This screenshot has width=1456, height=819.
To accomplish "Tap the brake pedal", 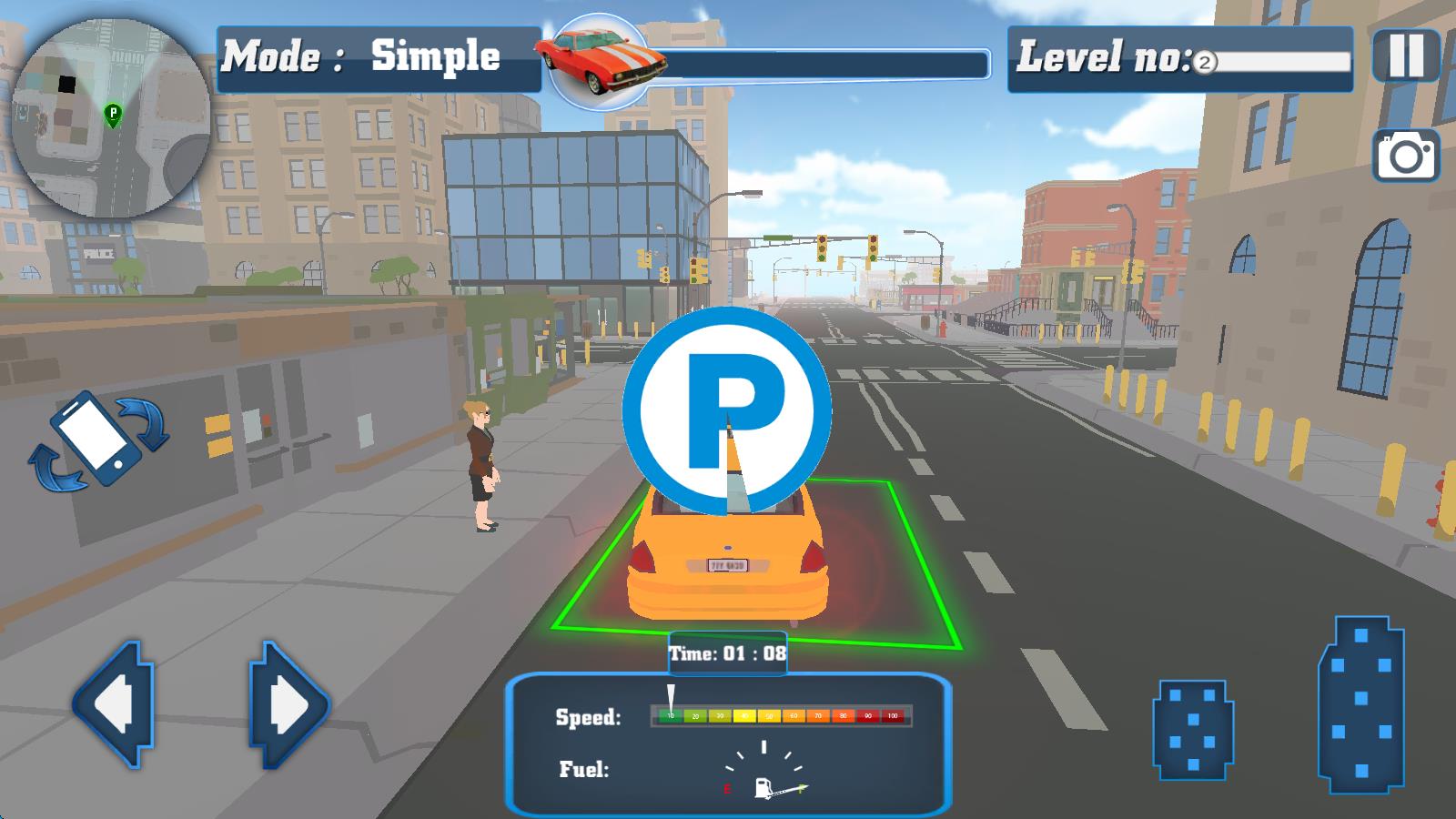I will pos(1192,730).
